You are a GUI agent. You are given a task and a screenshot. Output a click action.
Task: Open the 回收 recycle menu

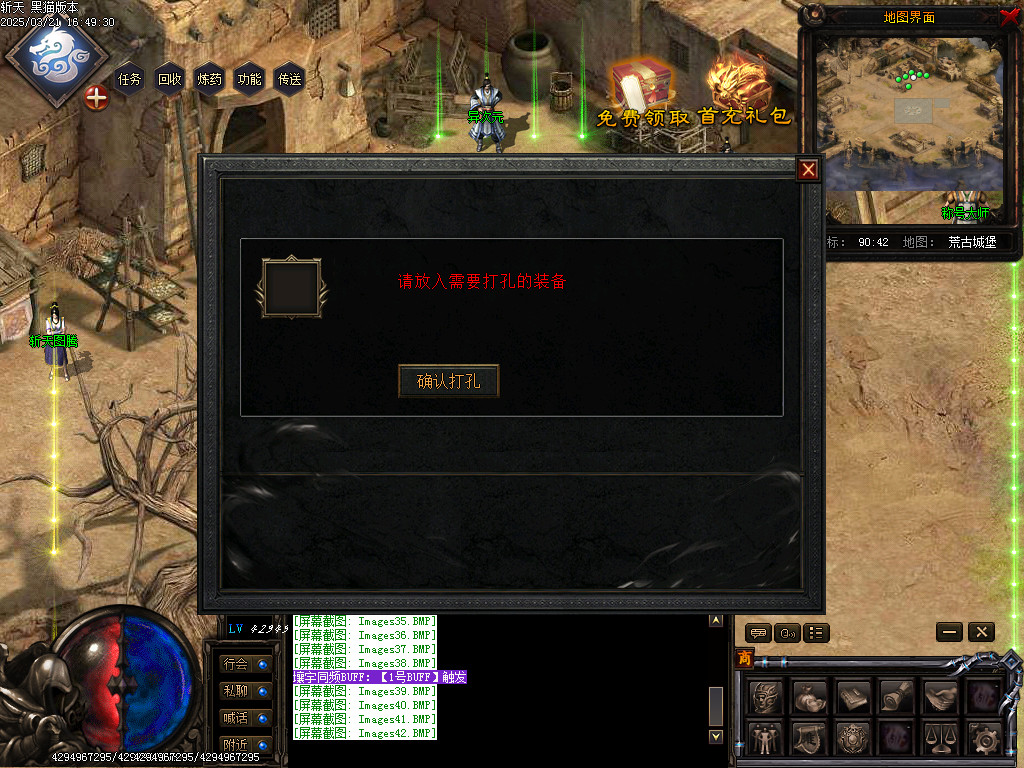(x=170, y=79)
